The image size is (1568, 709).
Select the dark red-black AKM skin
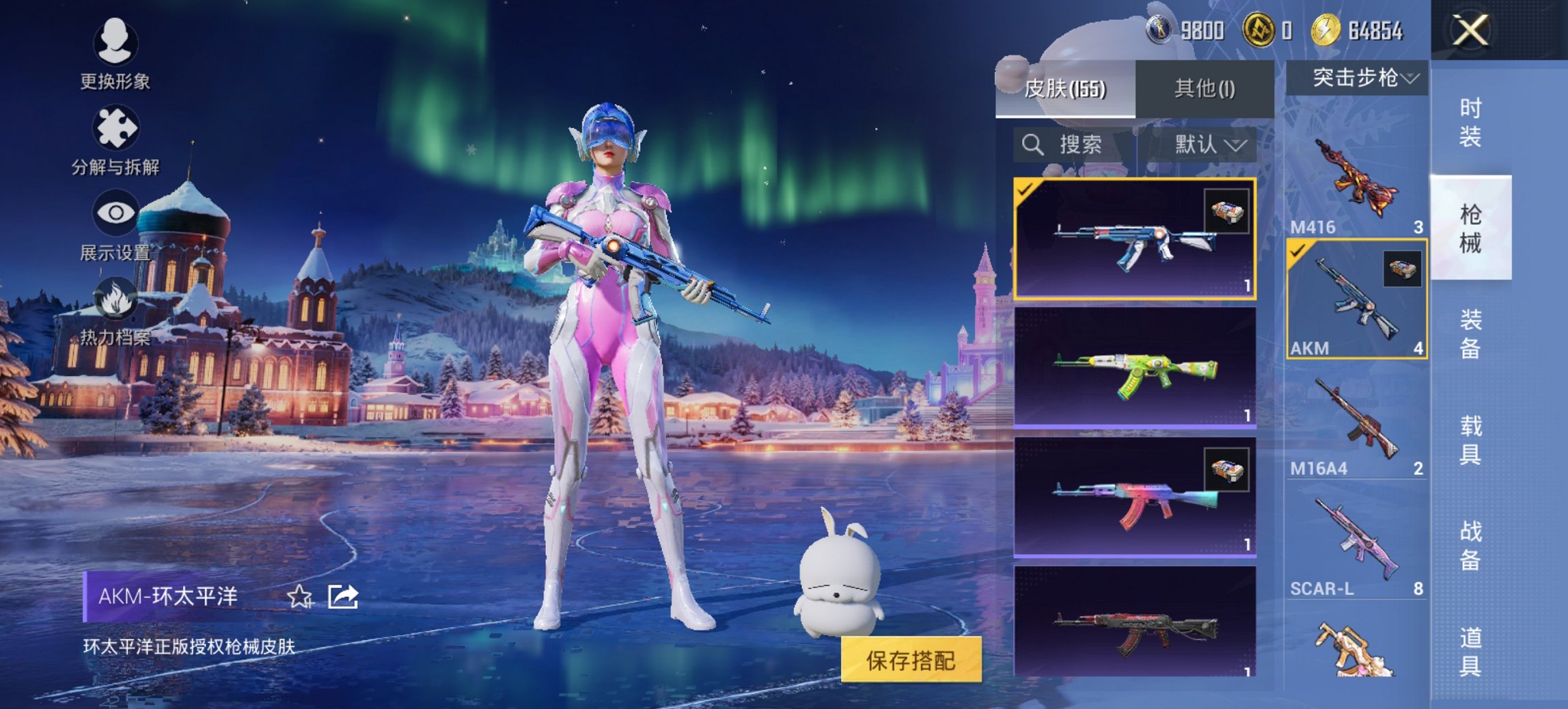(1134, 622)
